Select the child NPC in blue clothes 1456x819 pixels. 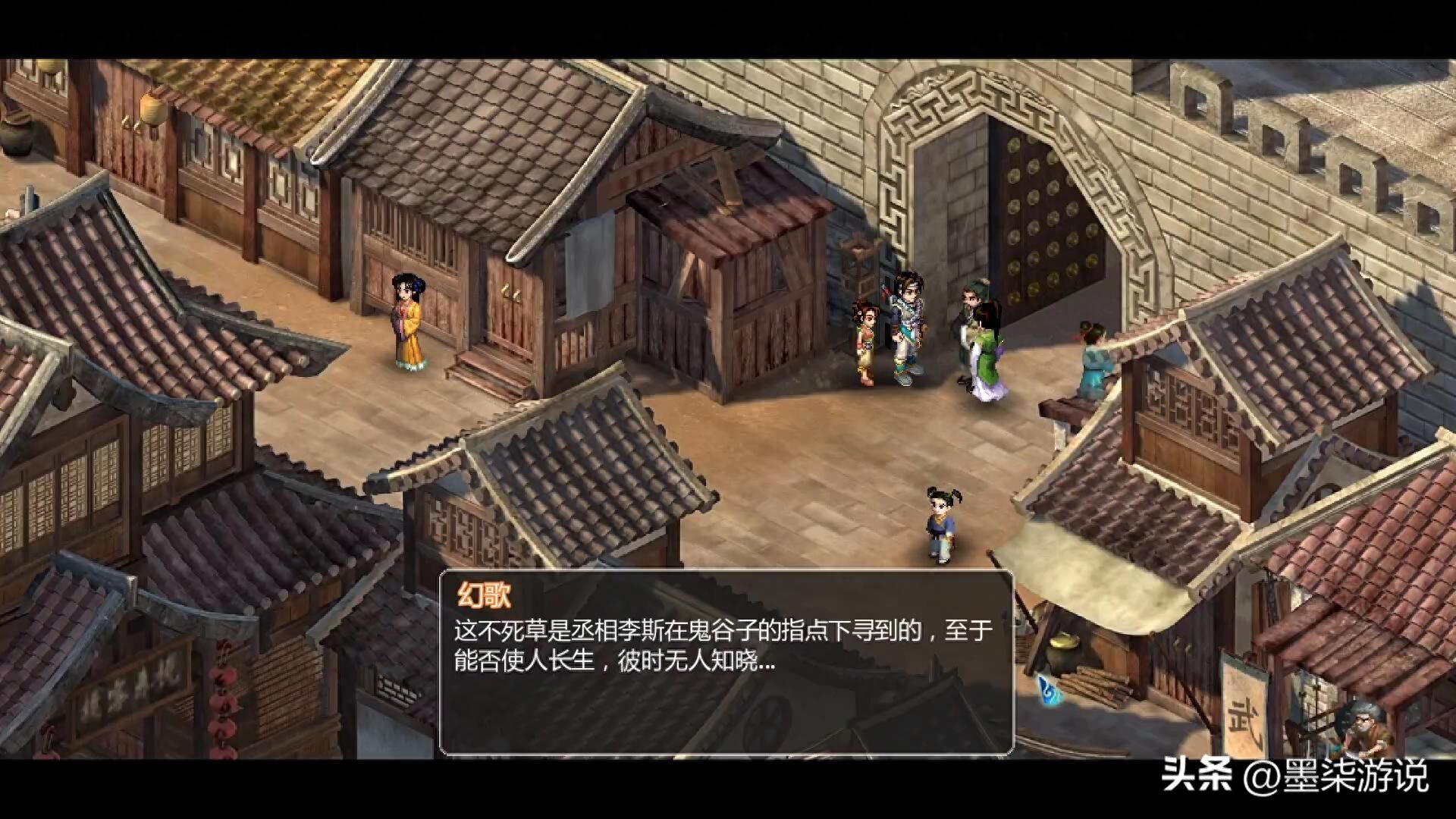(940, 523)
